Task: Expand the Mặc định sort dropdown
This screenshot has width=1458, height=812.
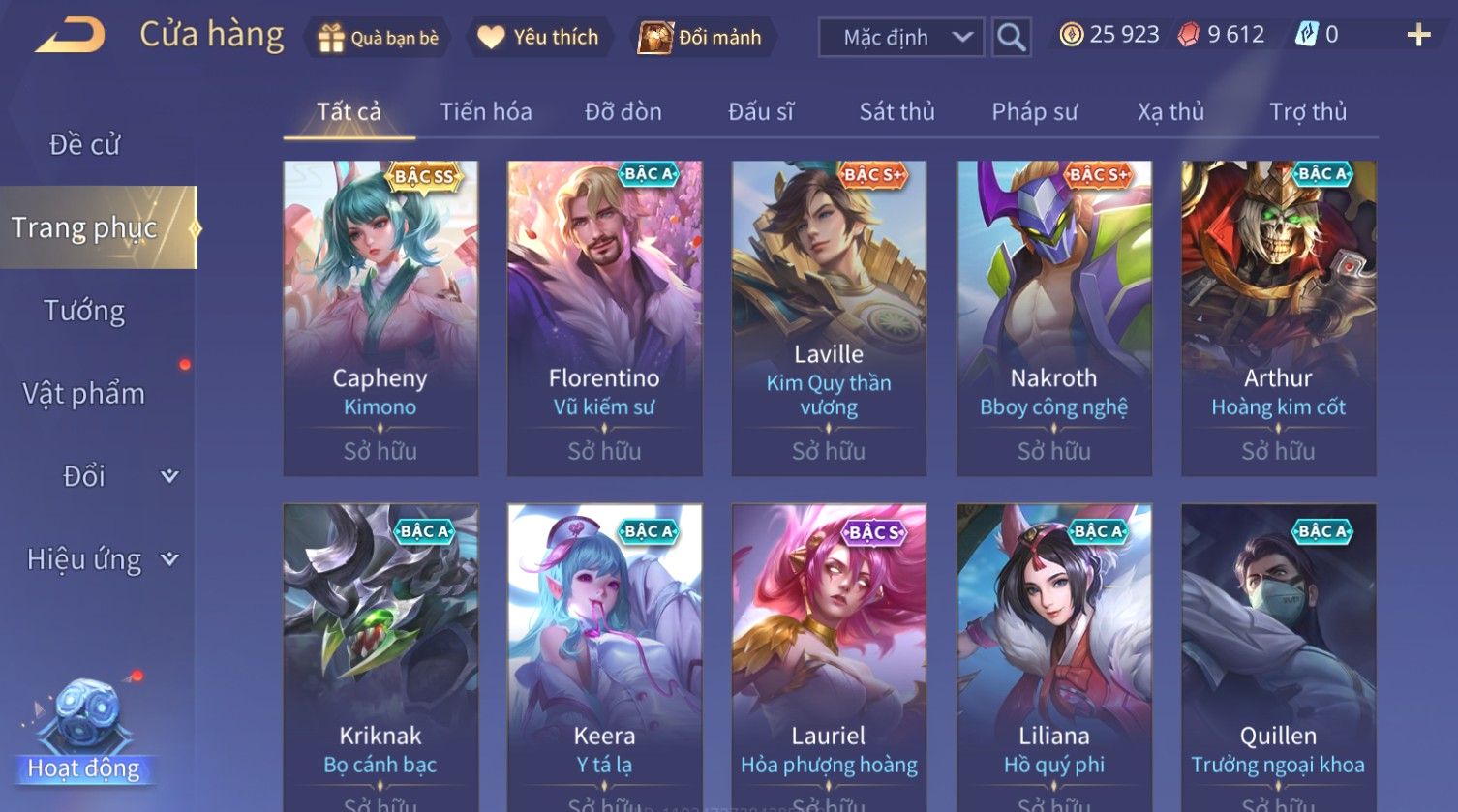Action: 900,38
